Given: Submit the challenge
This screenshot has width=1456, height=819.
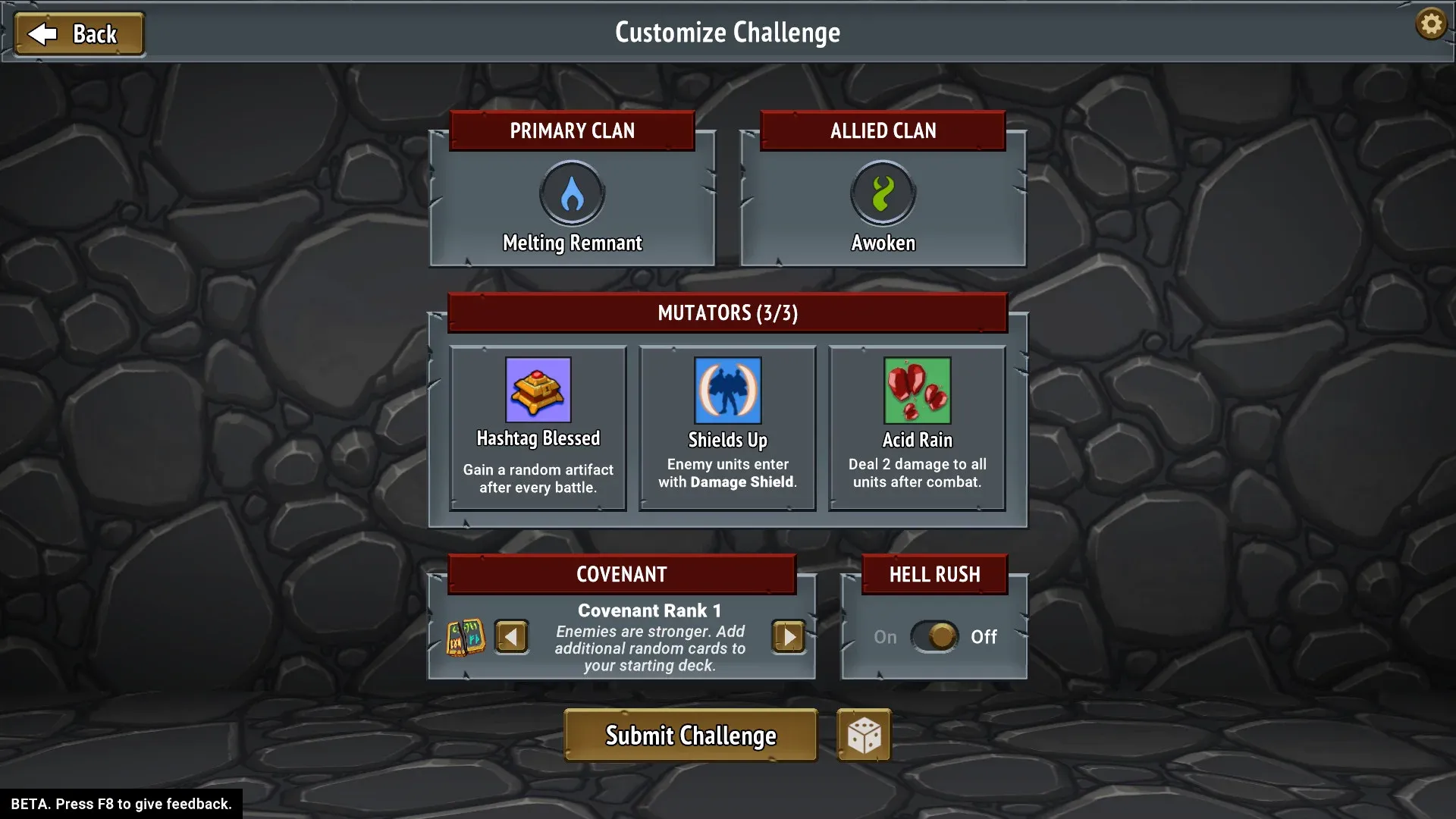Looking at the screenshot, I should tap(689, 734).
